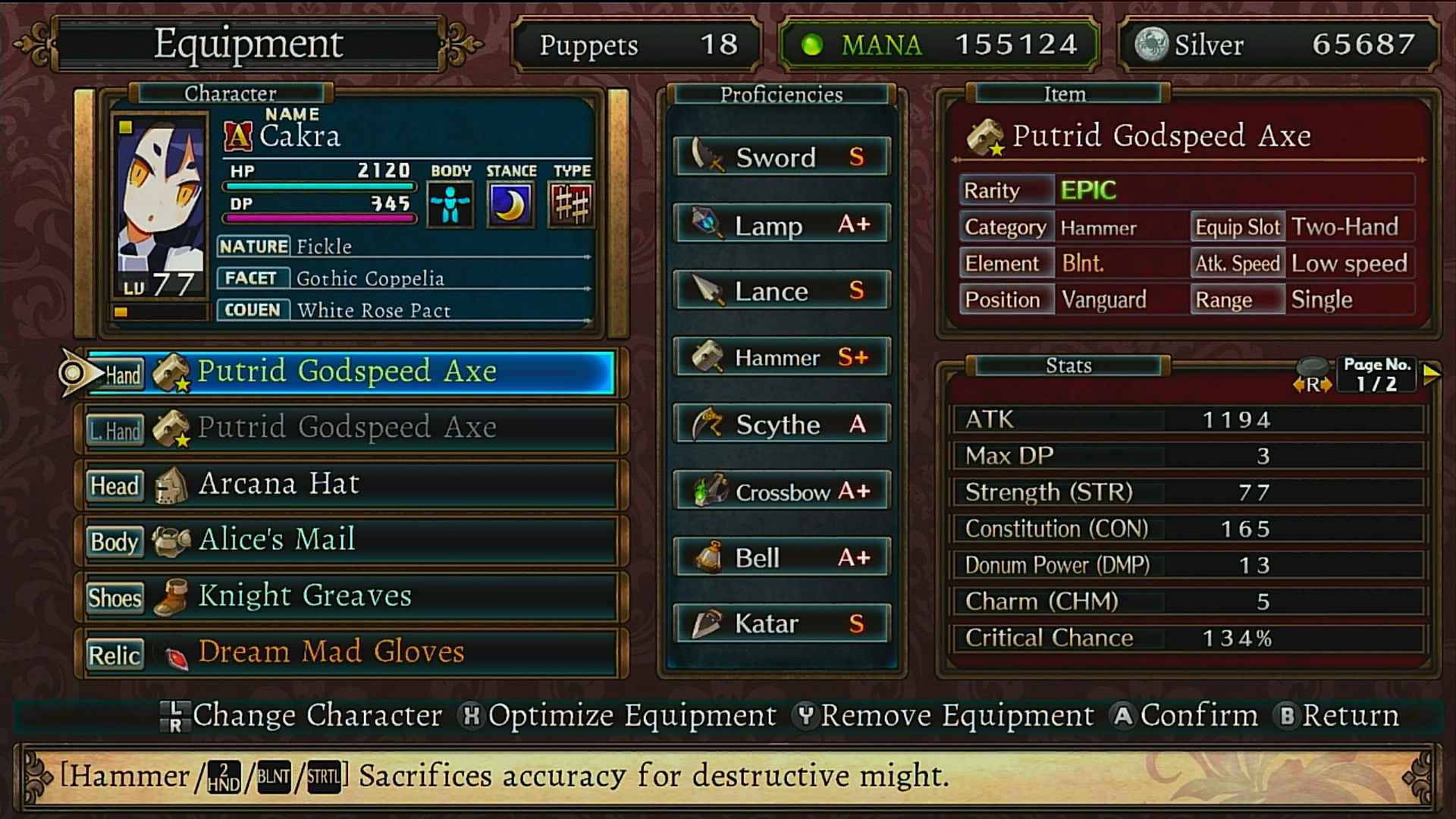Select the Knight Greaves shoes slot
Viewport: 1456px width, 819px height.
[x=350, y=597]
